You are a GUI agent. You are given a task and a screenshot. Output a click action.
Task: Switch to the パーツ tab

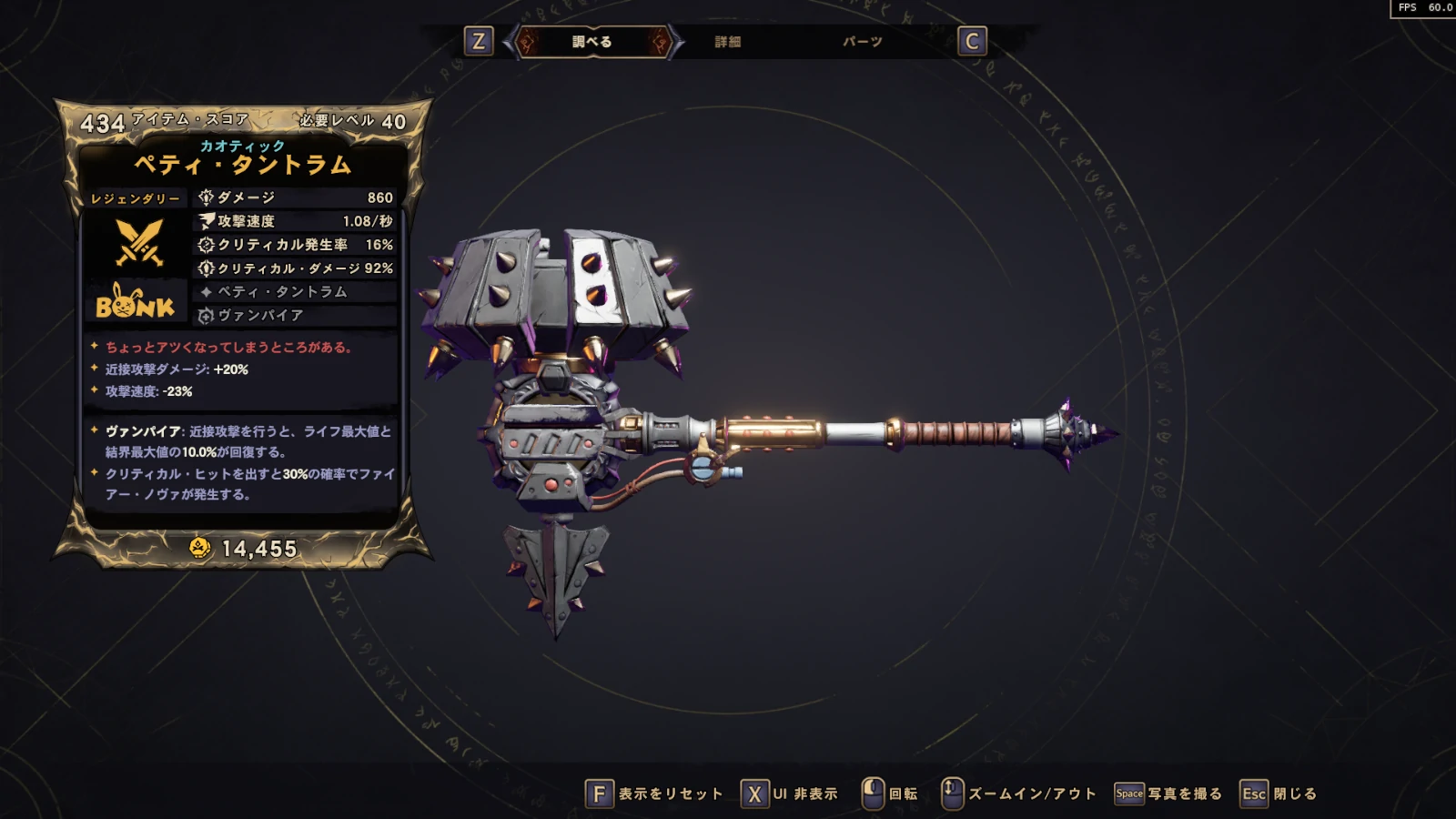click(x=862, y=42)
